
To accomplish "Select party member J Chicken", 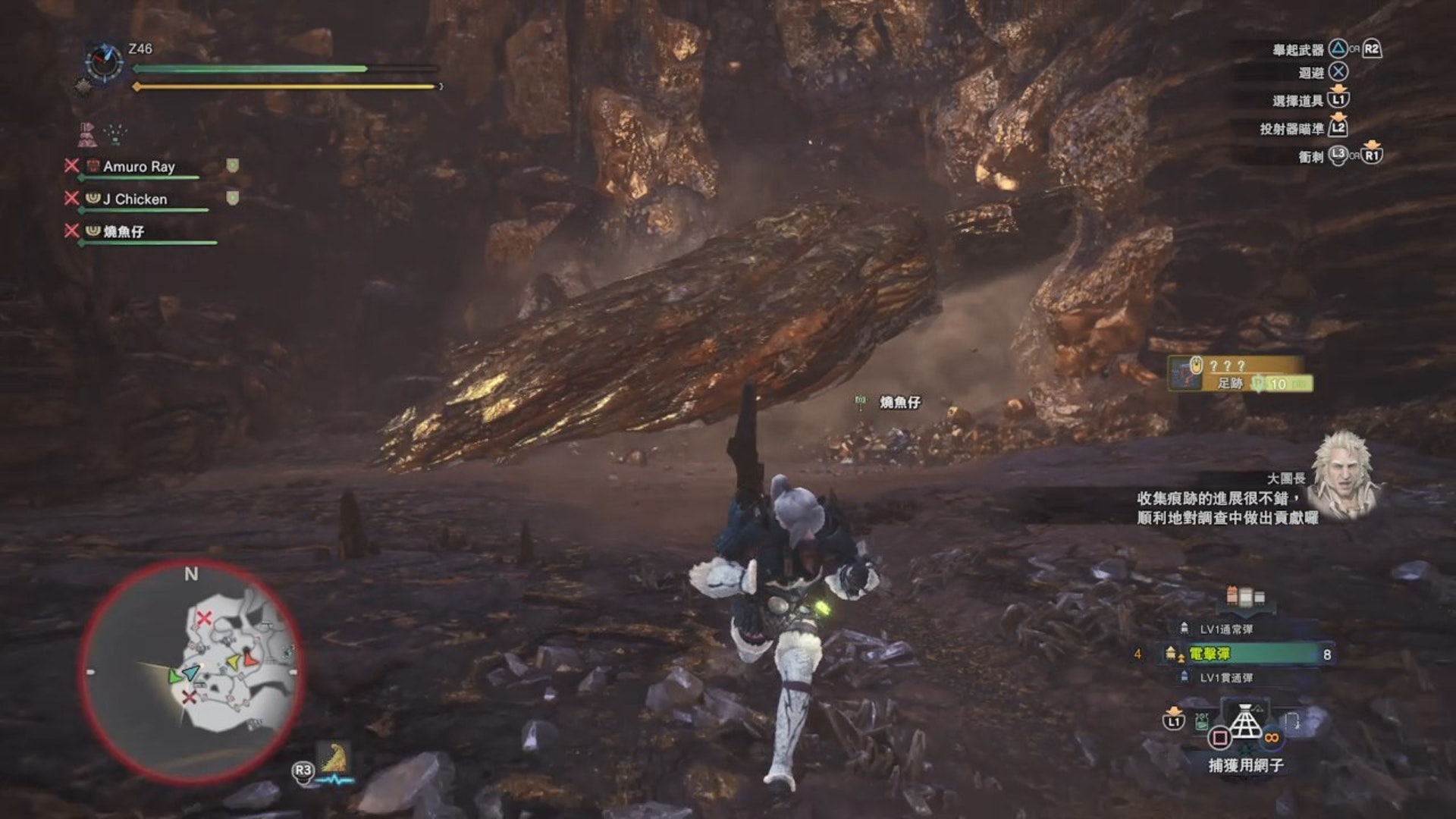I will click(135, 199).
